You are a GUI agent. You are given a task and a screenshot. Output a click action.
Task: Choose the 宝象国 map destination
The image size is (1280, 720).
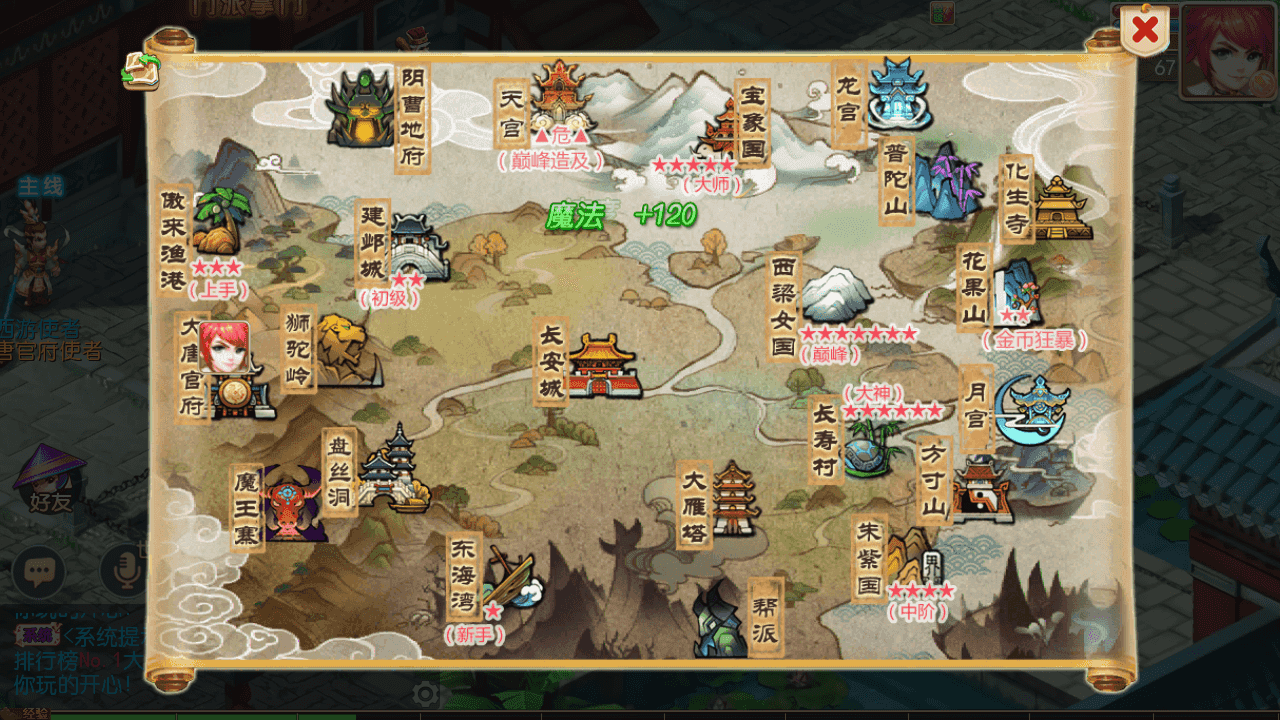coord(722,130)
